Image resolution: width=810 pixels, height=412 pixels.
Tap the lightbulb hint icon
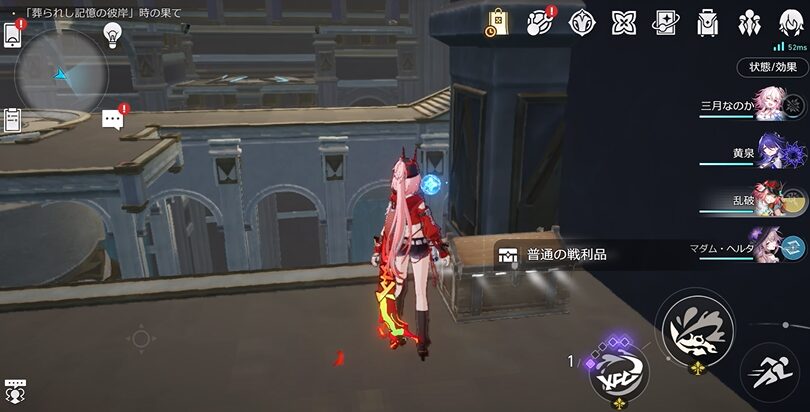[x=112, y=35]
